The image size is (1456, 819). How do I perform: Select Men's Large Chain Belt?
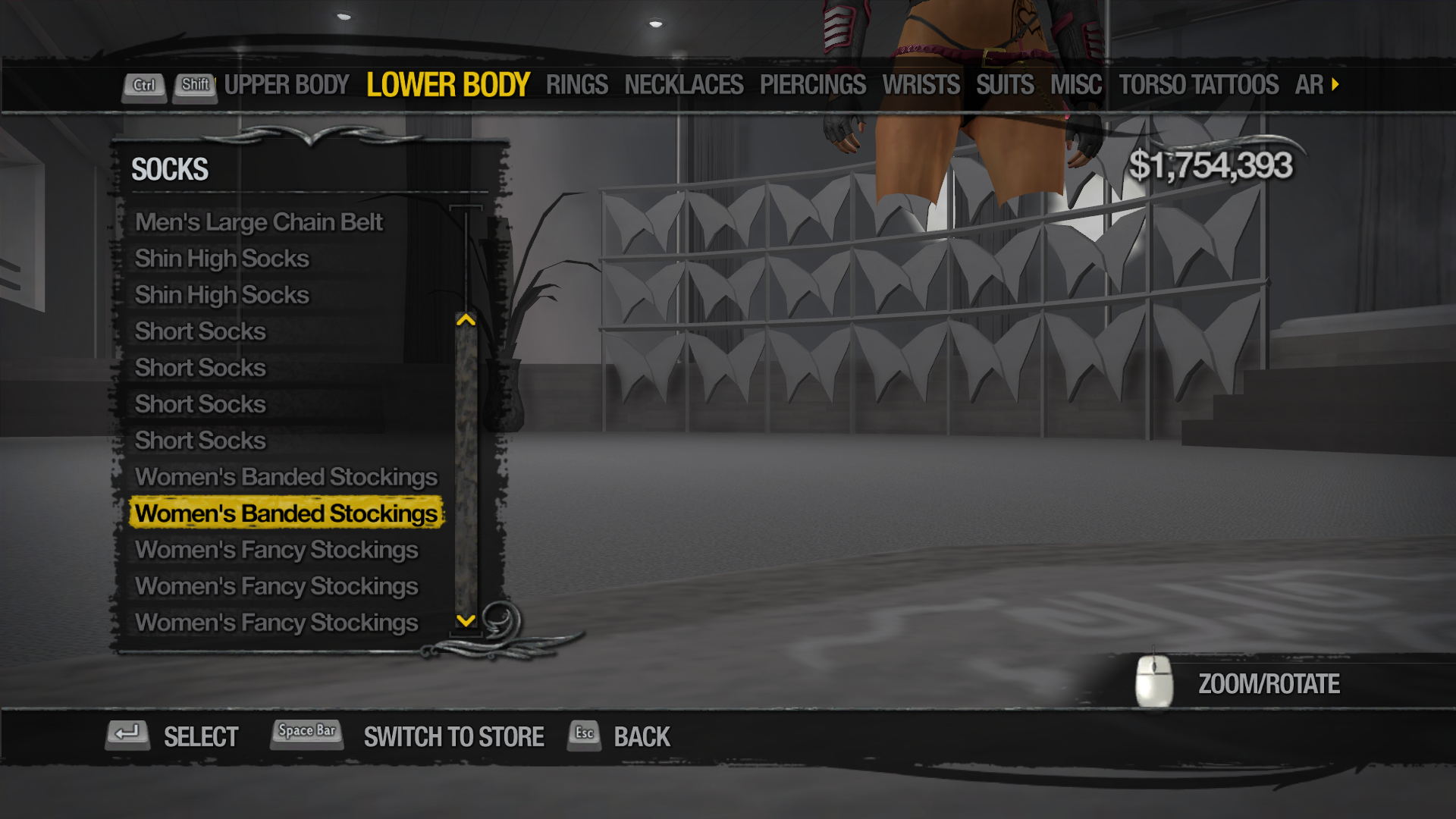259,222
